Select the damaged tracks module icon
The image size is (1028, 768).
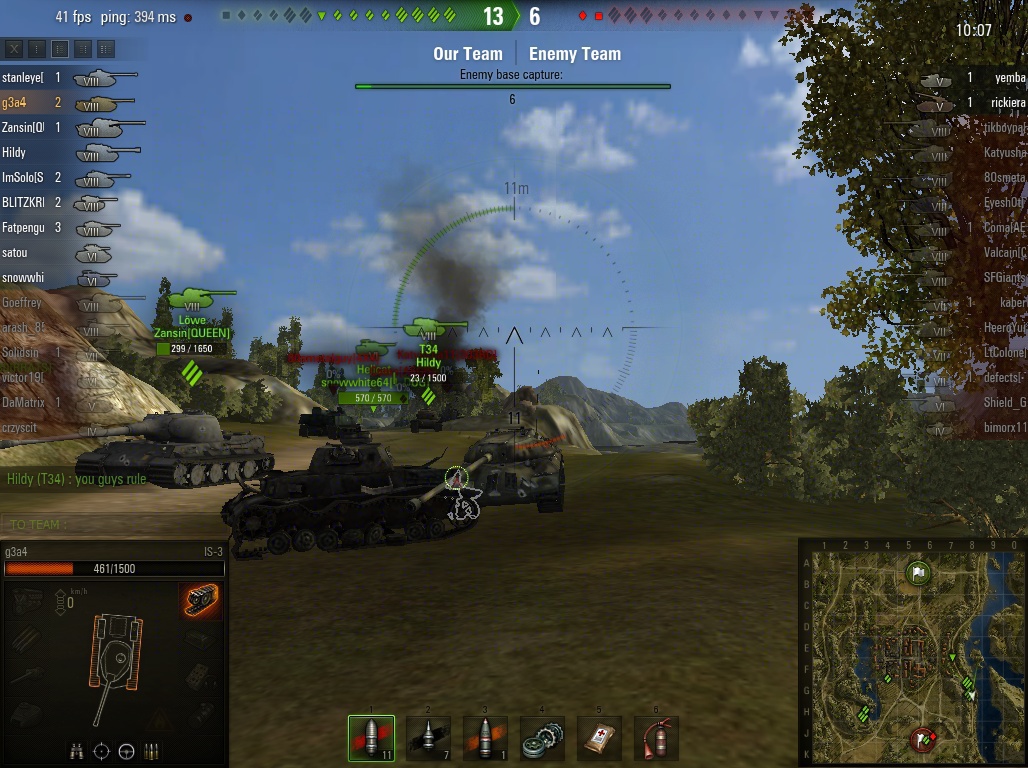click(200, 600)
